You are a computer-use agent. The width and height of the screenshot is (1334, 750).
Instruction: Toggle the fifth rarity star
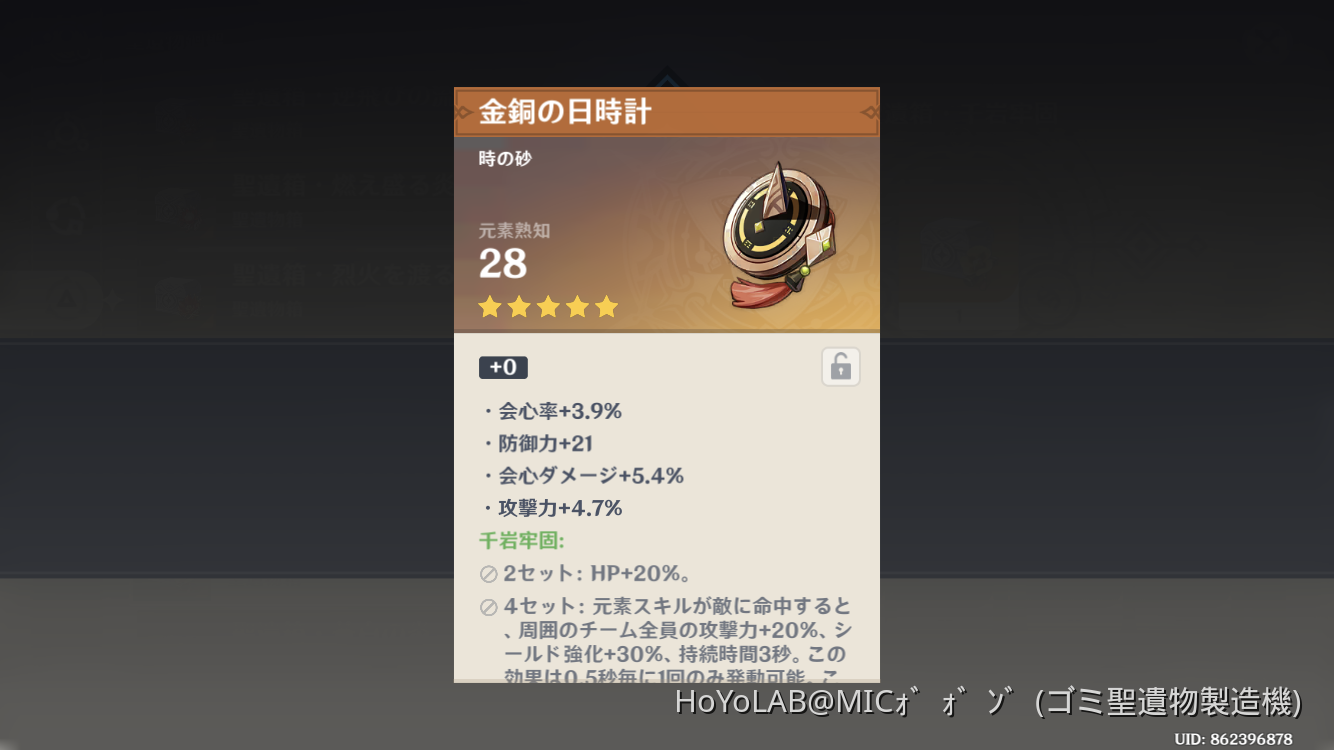click(x=608, y=306)
